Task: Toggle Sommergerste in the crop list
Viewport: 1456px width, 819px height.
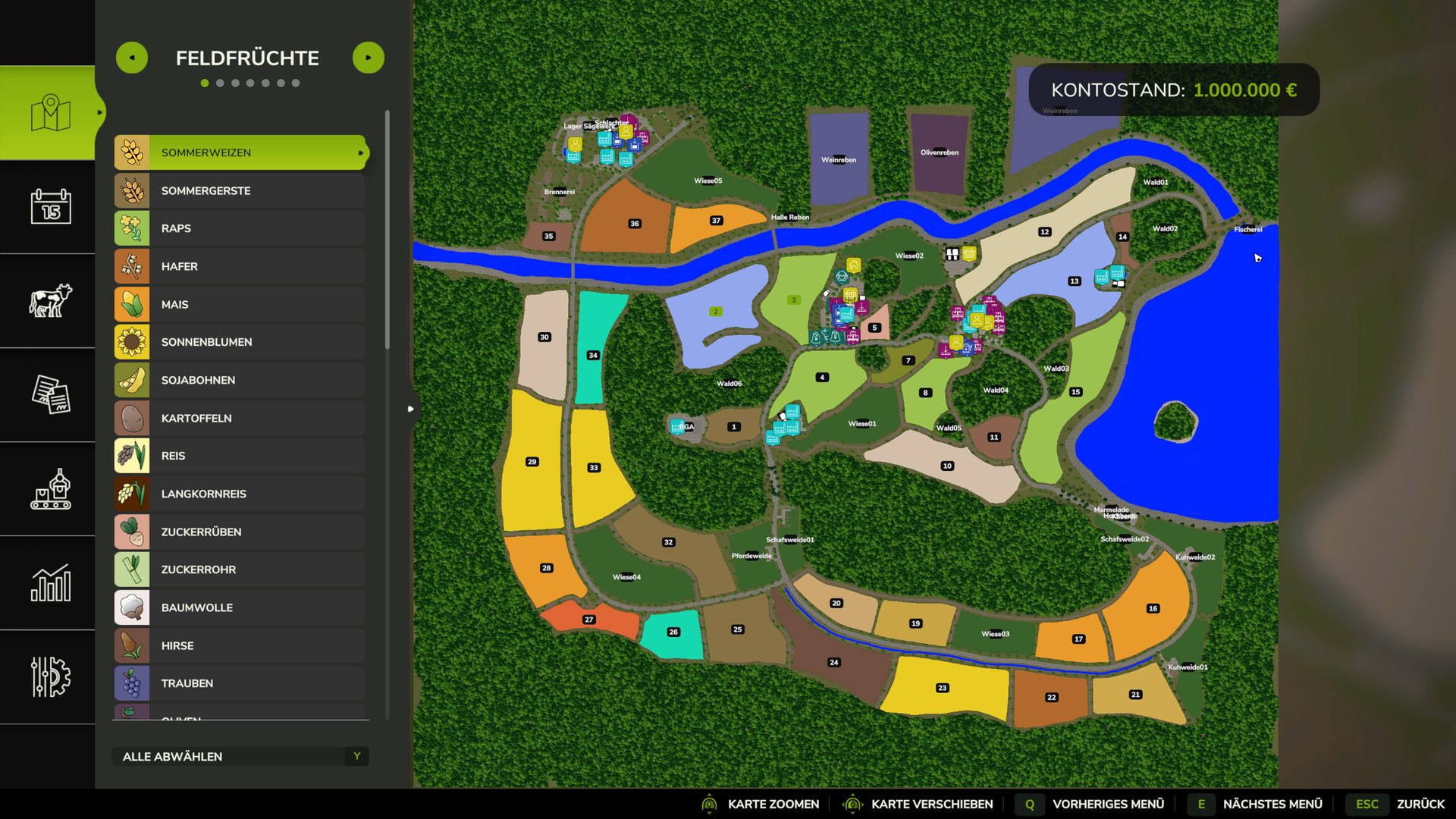Action: tap(240, 190)
